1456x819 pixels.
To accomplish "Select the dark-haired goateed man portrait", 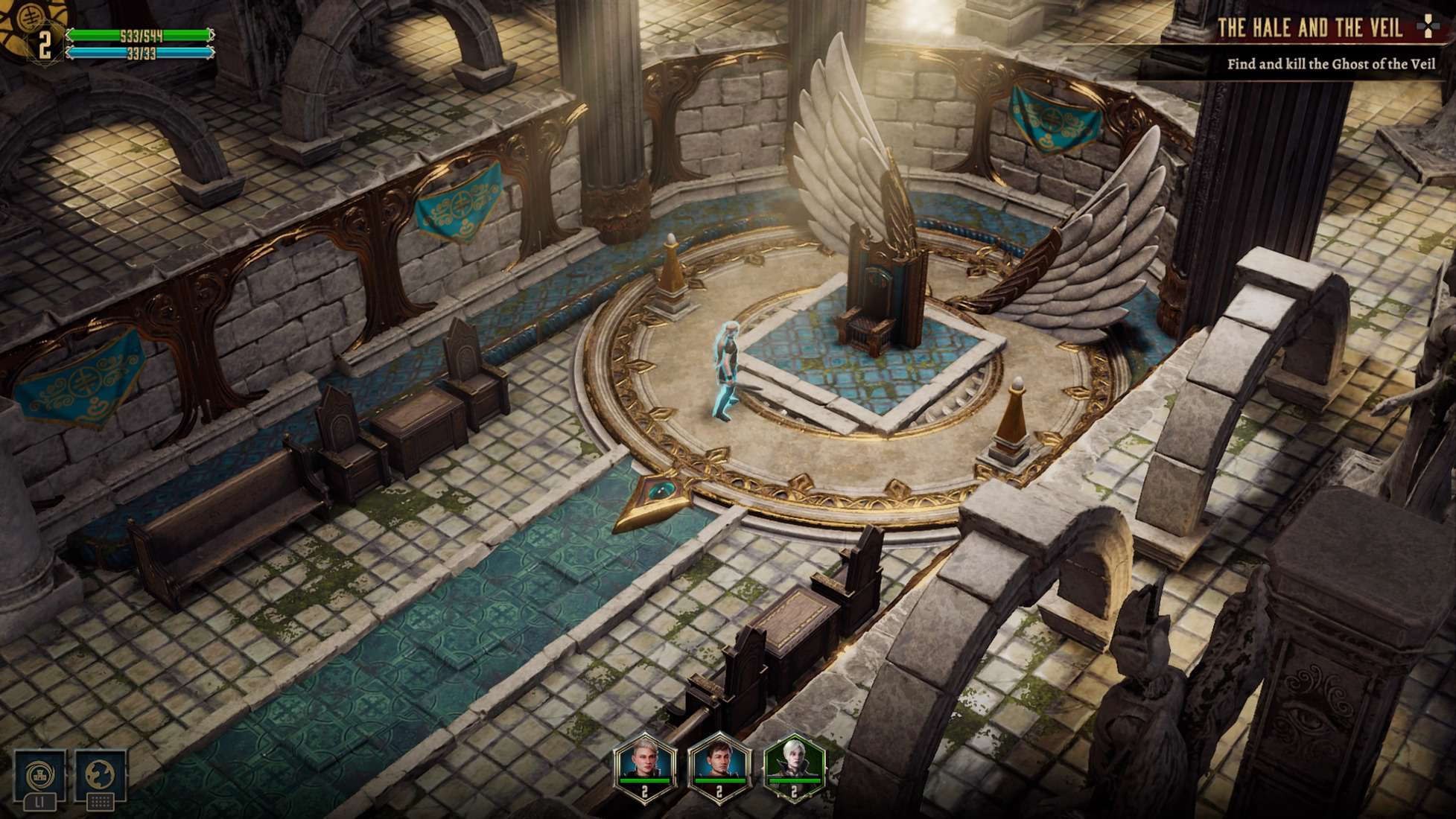I will [719, 765].
